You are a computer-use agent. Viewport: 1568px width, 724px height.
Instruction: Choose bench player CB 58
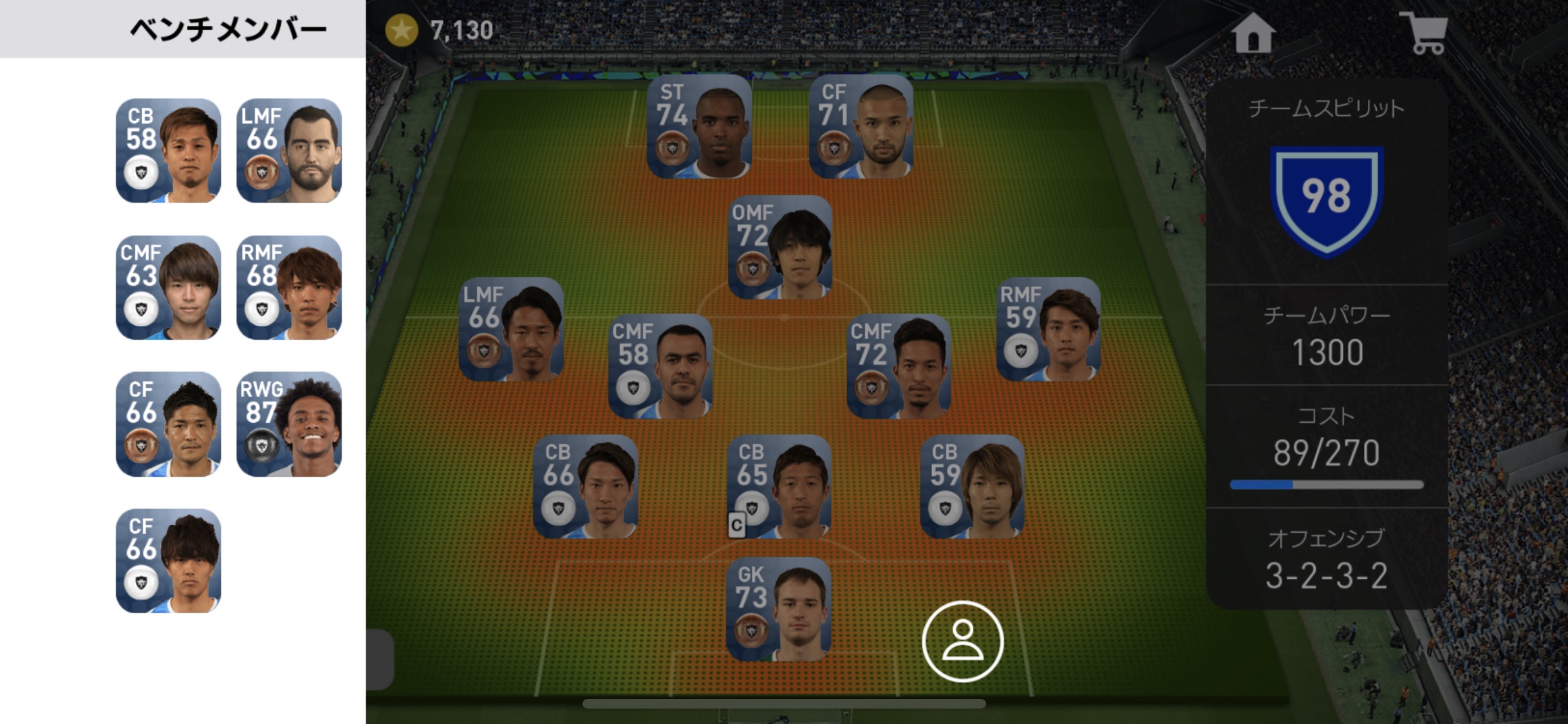(168, 151)
